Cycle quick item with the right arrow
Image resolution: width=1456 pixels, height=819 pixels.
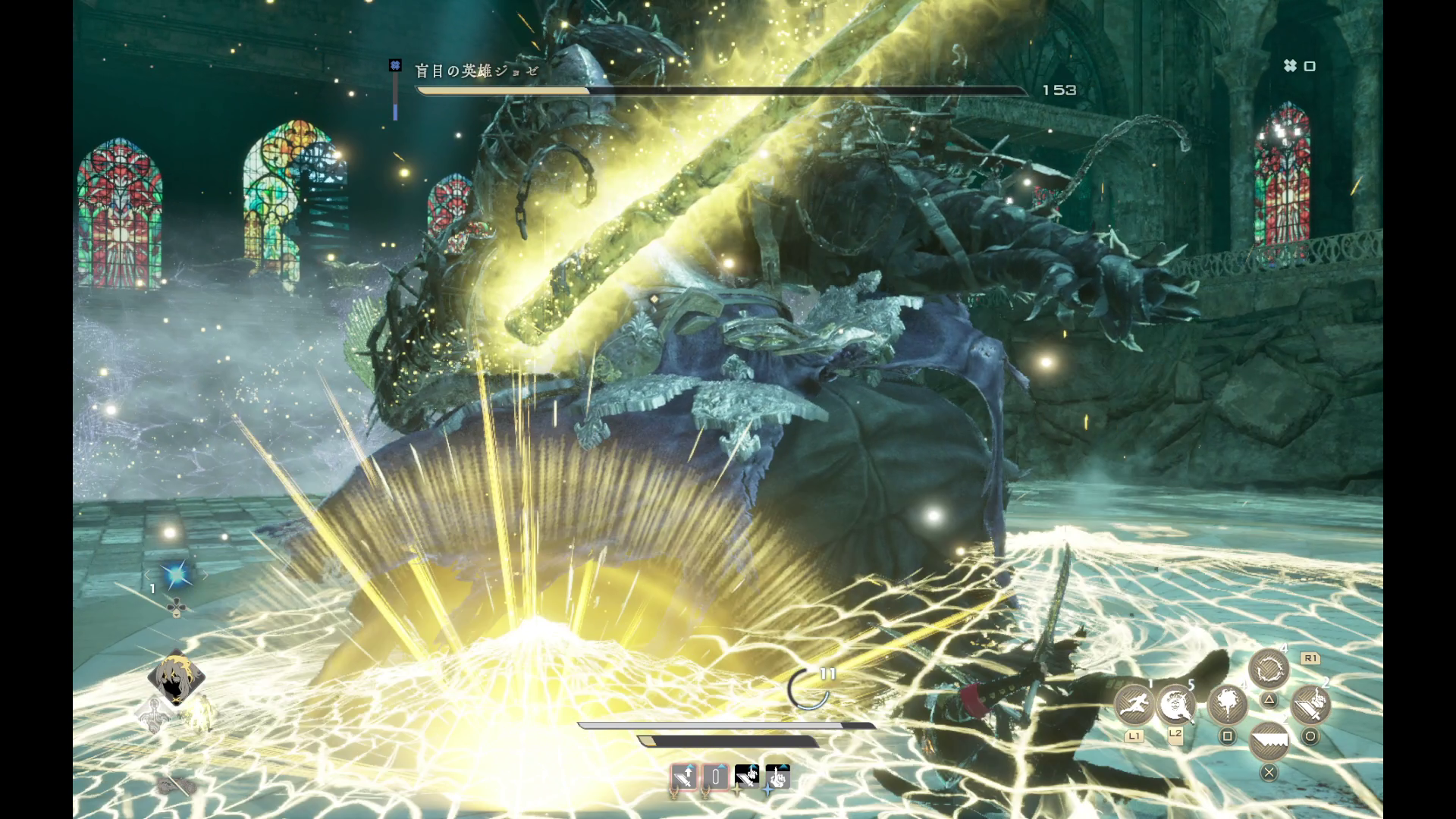click(204, 576)
